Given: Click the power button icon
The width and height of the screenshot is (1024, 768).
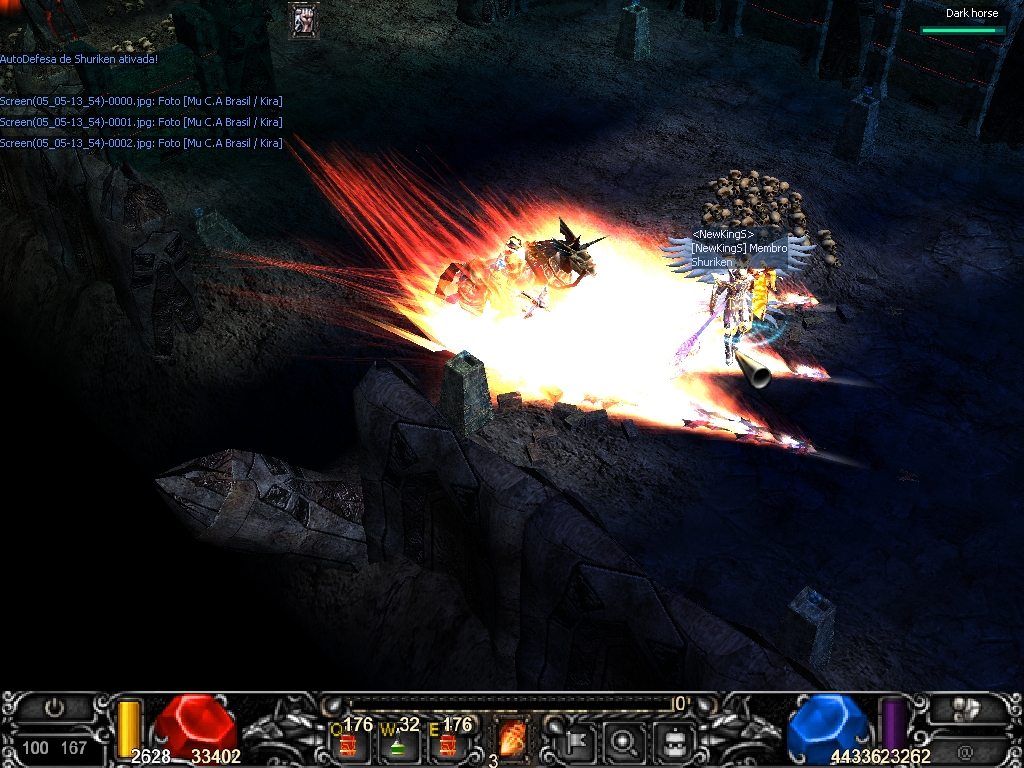Looking at the screenshot, I should [55, 709].
